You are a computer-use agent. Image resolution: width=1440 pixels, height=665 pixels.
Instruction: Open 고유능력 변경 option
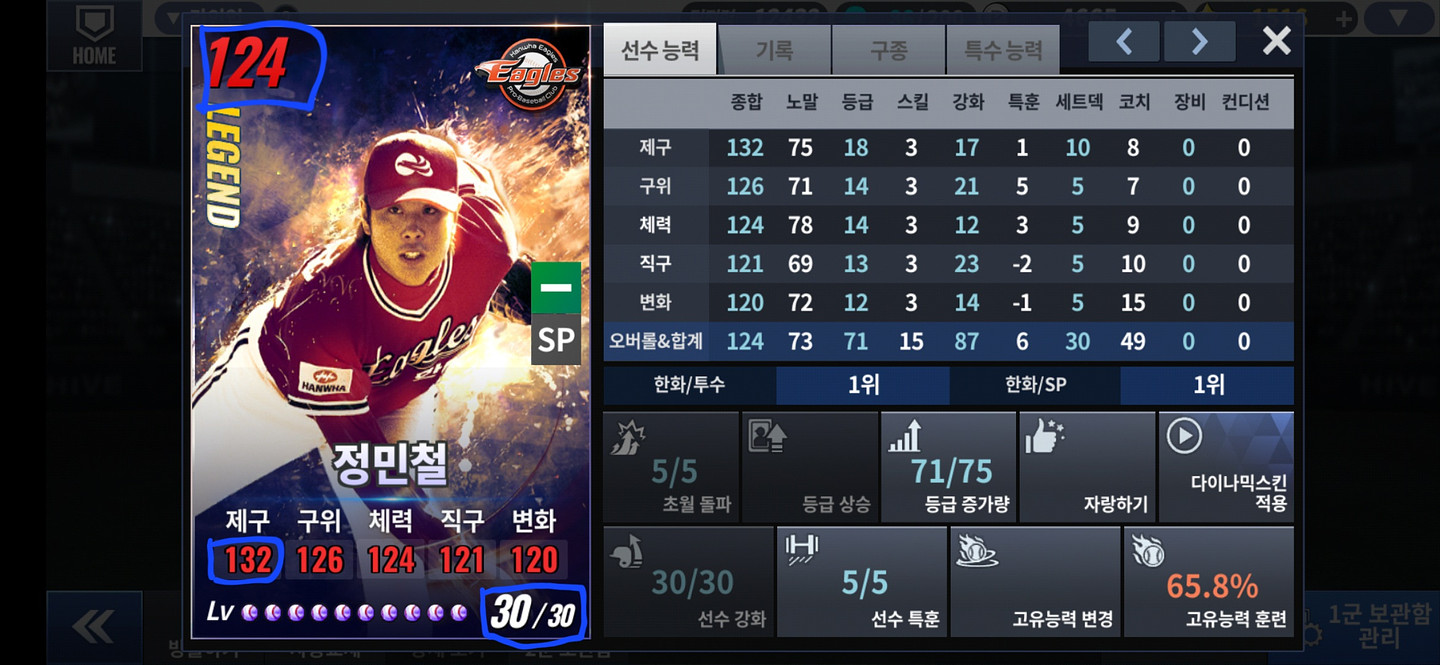tap(1035, 582)
